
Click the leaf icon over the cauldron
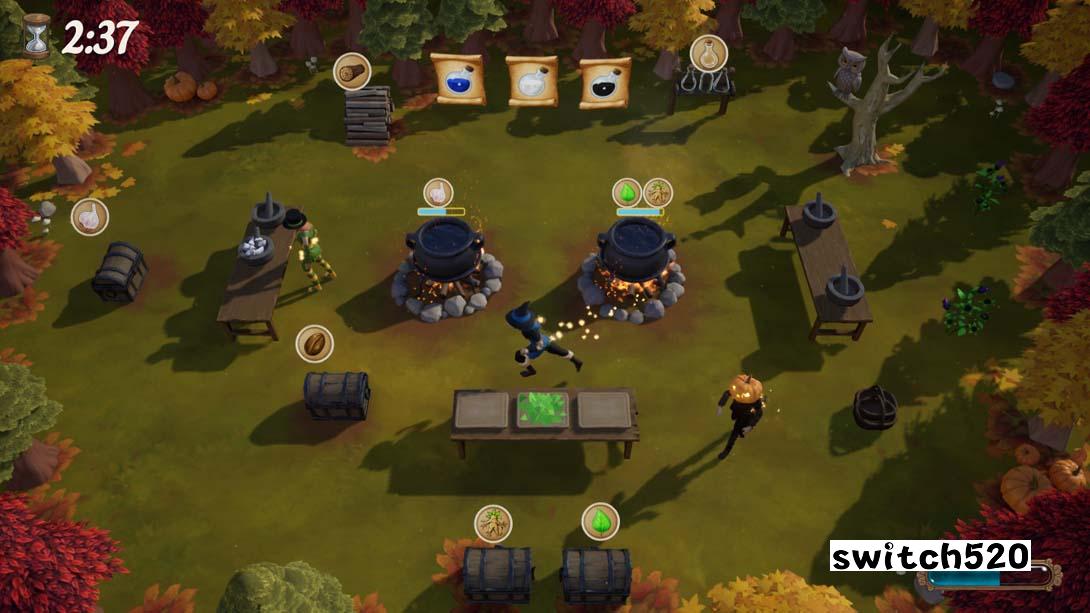click(x=627, y=192)
